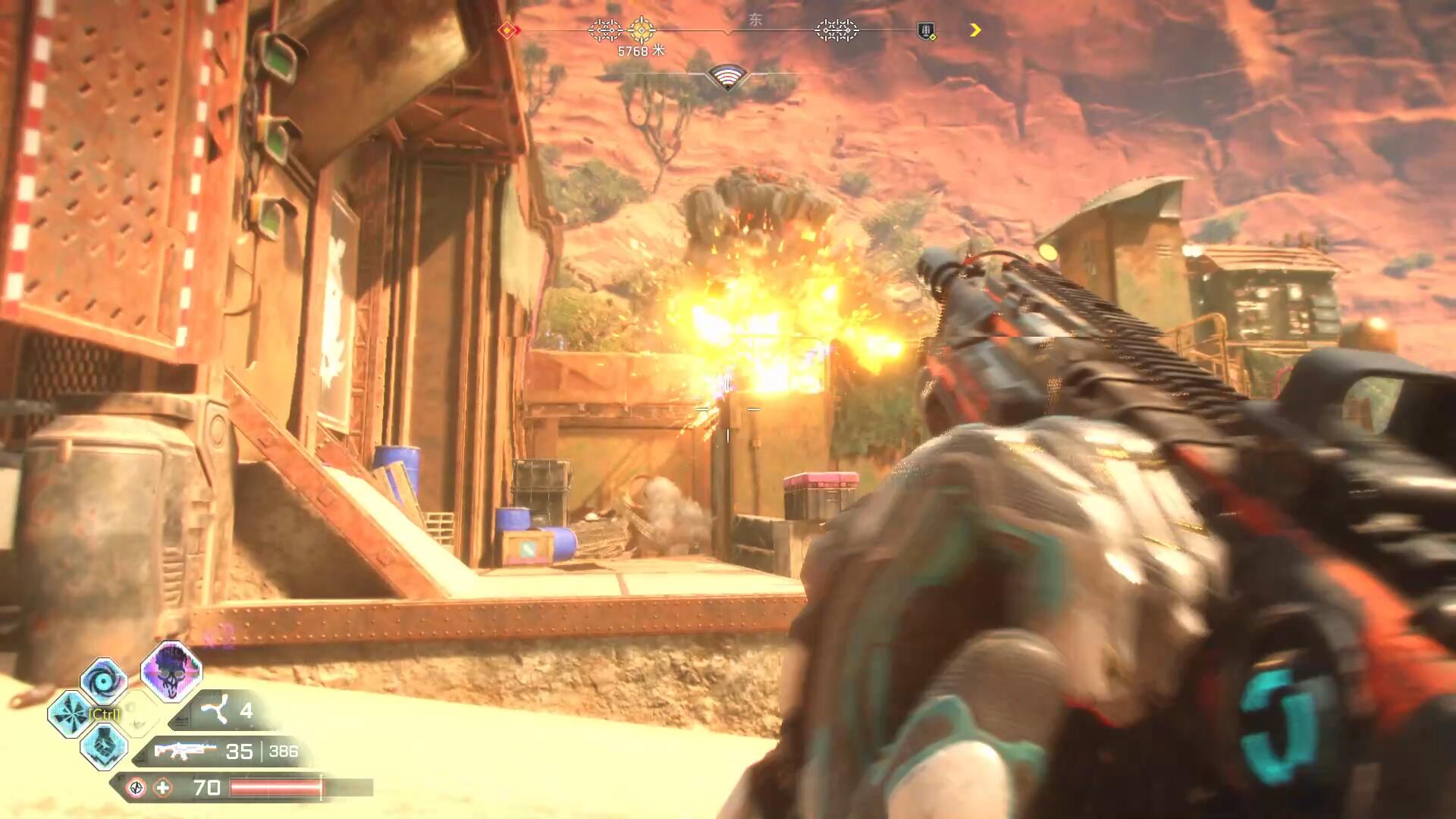Click the round emblem beside the health plus icon
Image resolution: width=1456 pixels, height=819 pixels.
136,788
